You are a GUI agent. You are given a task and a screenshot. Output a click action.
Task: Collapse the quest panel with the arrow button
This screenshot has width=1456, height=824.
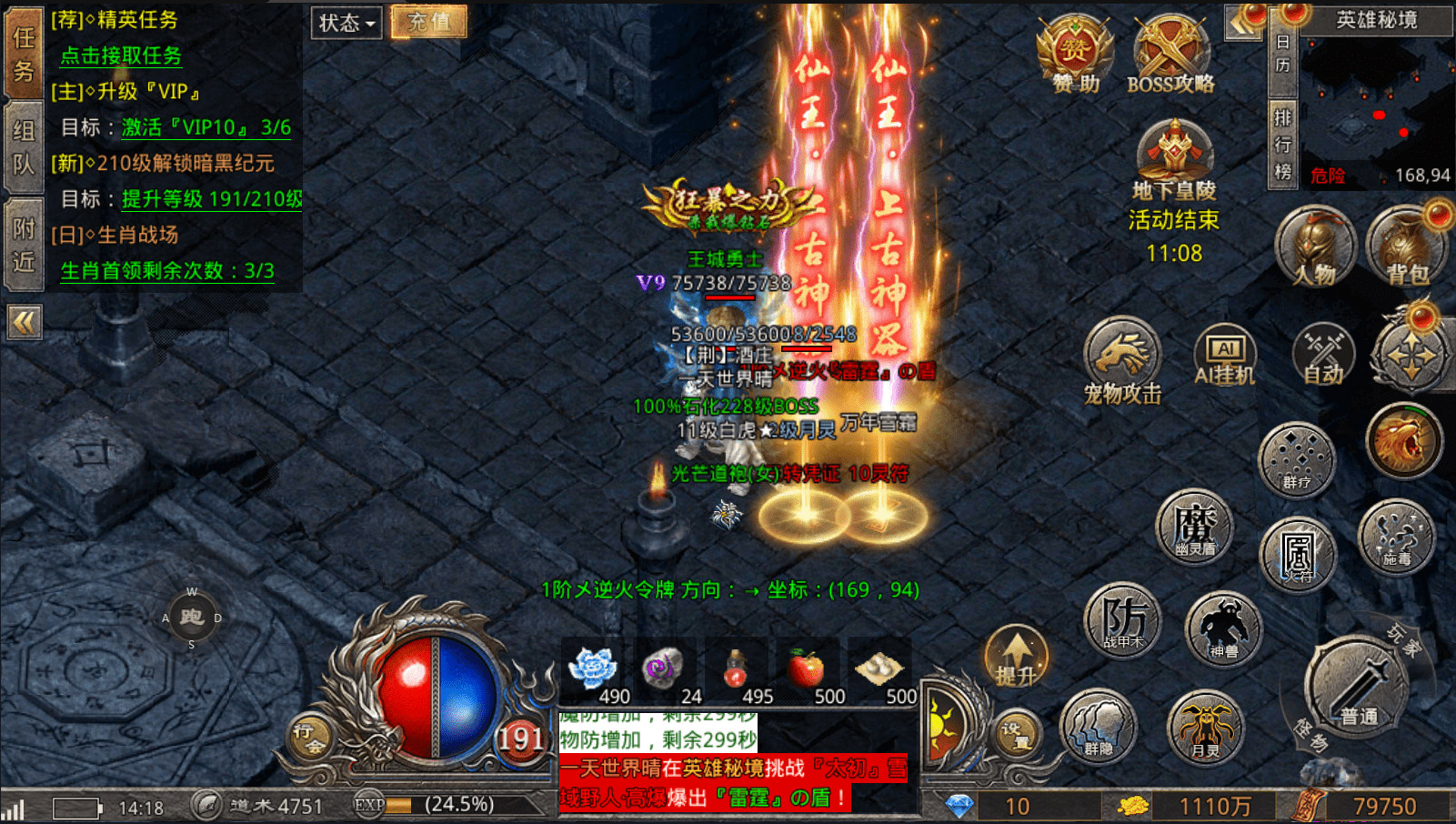coord(25,322)
